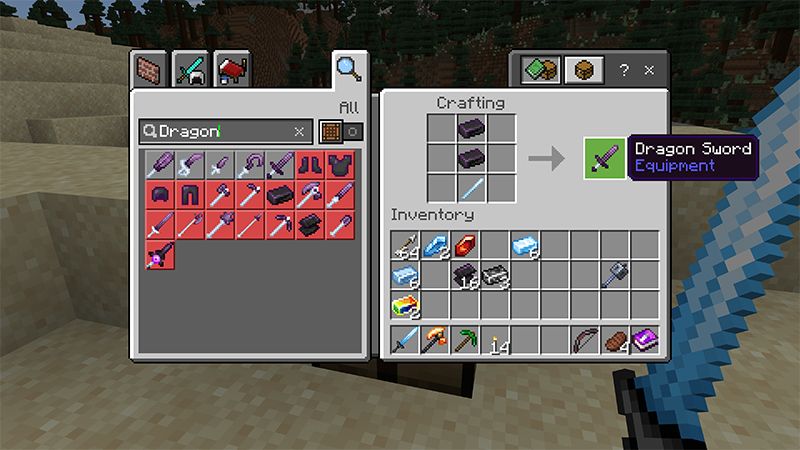The width and height of the screenshot is (800, 450).
Task: Select the blue sword in the hotbar
Action: (x=405, y=340)
